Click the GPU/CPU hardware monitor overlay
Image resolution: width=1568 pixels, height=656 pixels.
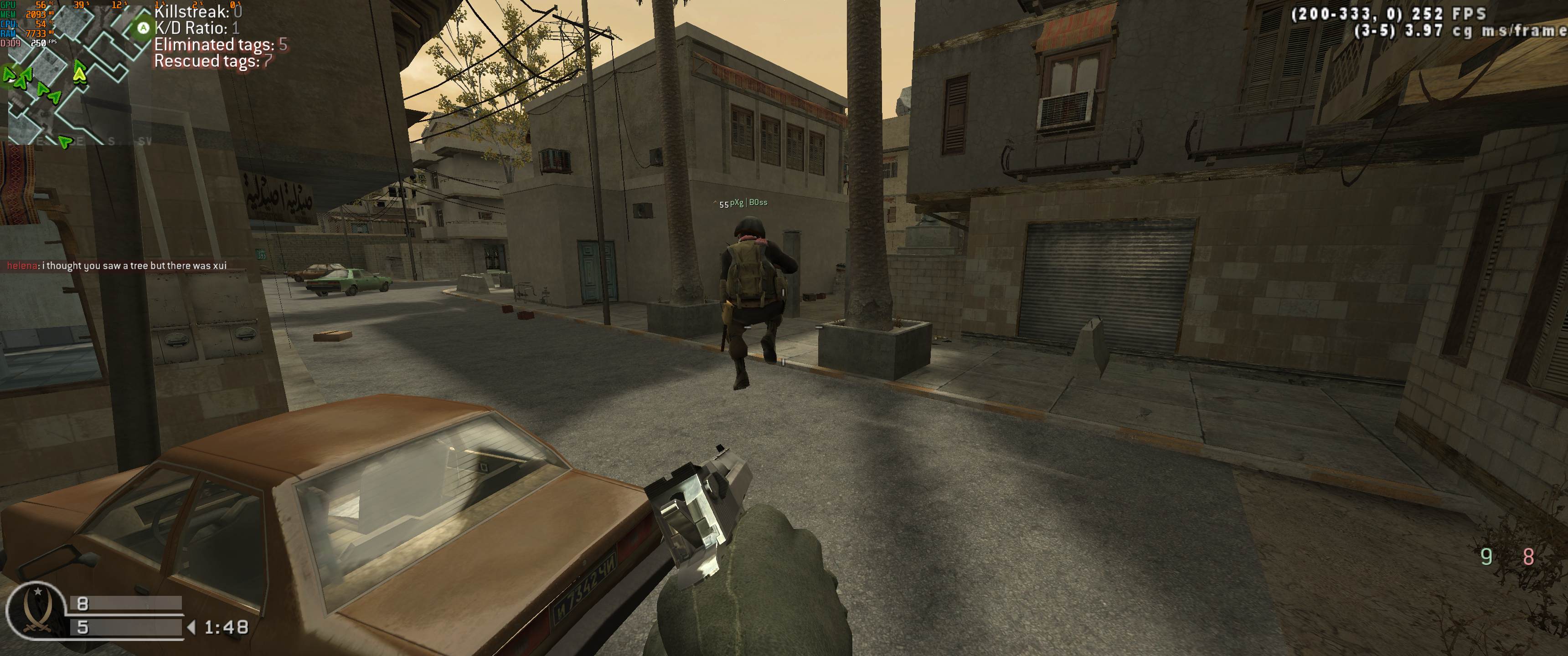[x=29, y=24]
